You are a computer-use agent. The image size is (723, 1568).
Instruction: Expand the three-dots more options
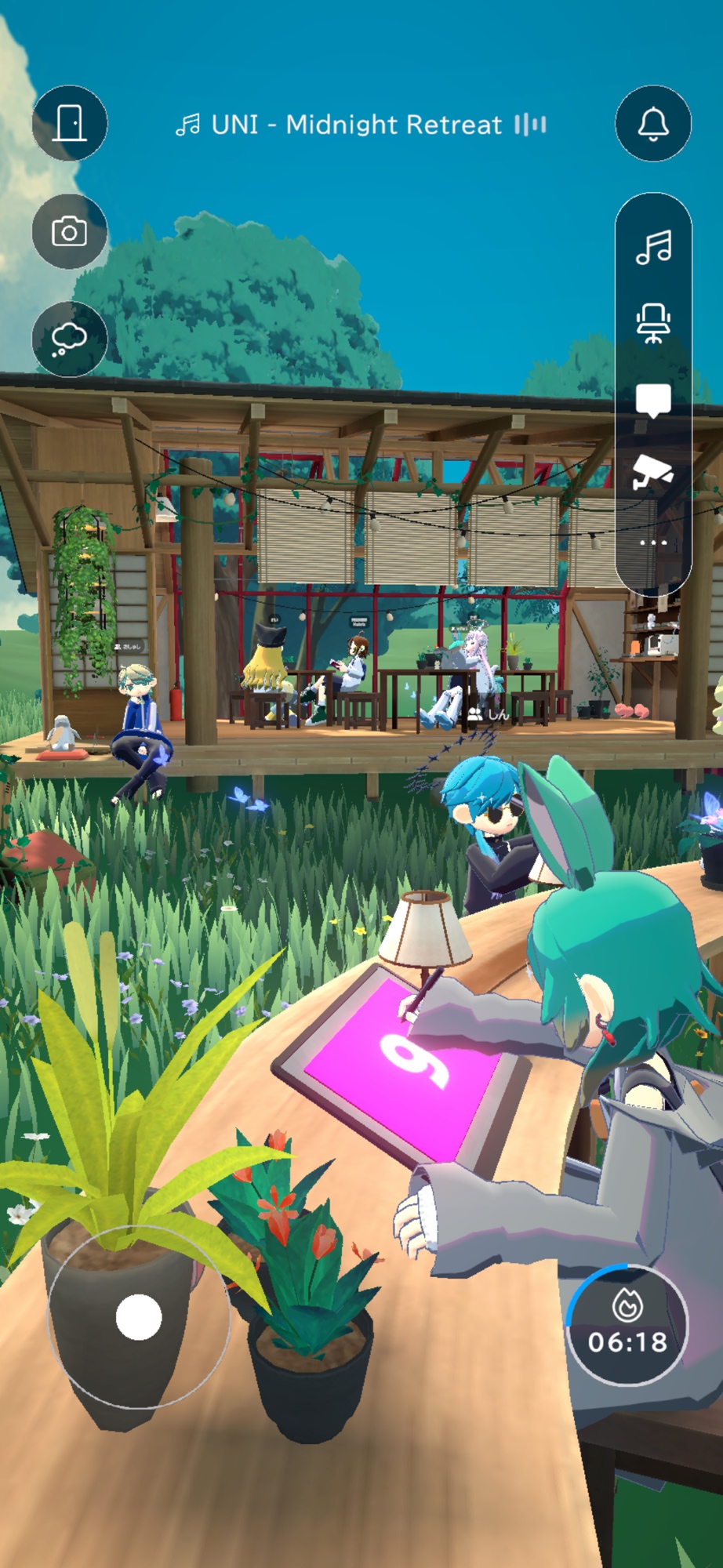click(x=653, y=543)
